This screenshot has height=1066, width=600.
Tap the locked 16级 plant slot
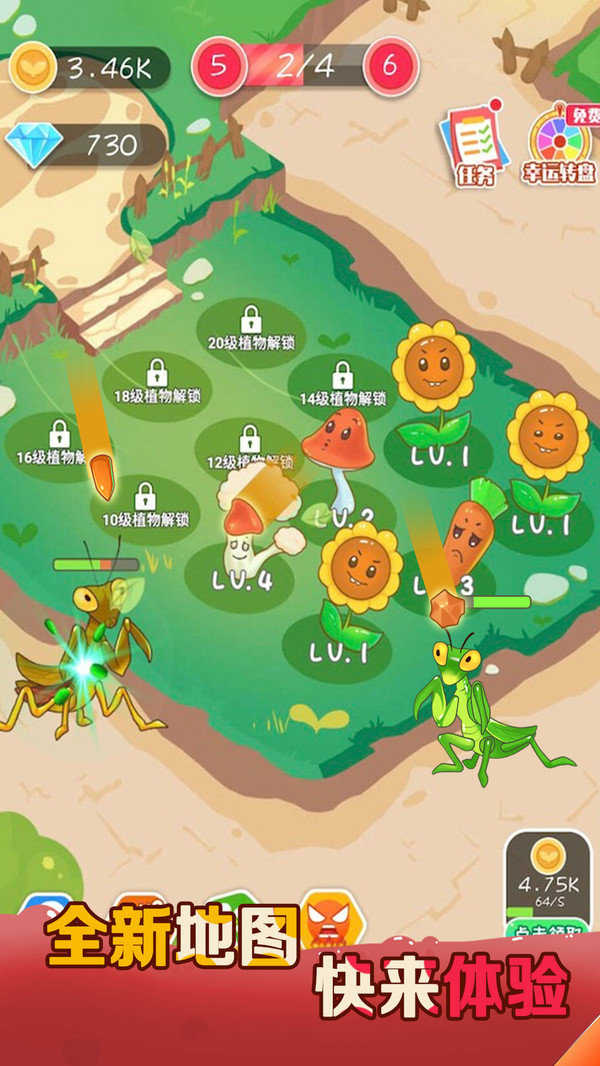(x=58, y=445)
